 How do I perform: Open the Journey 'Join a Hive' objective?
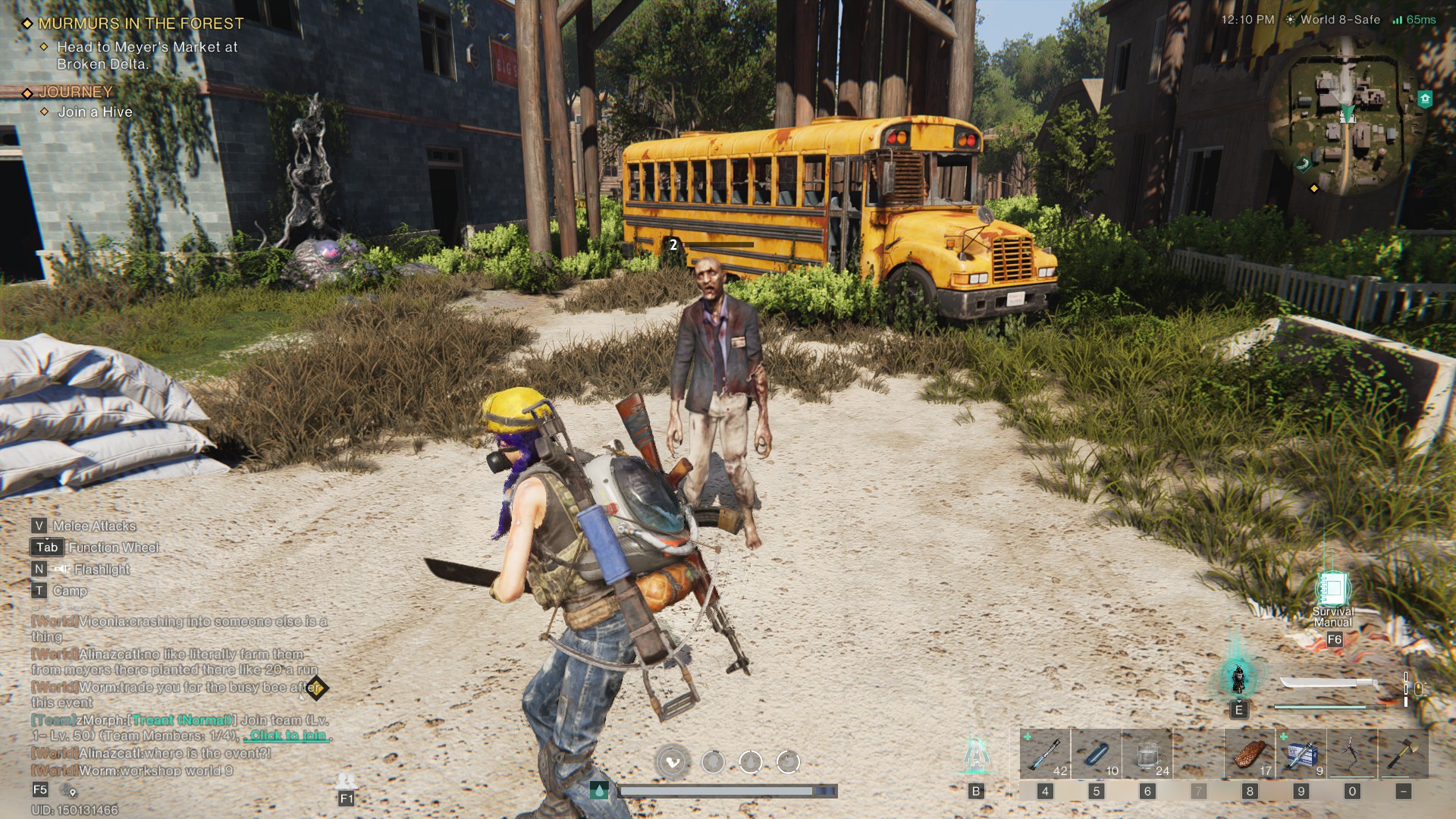point(95,111)
